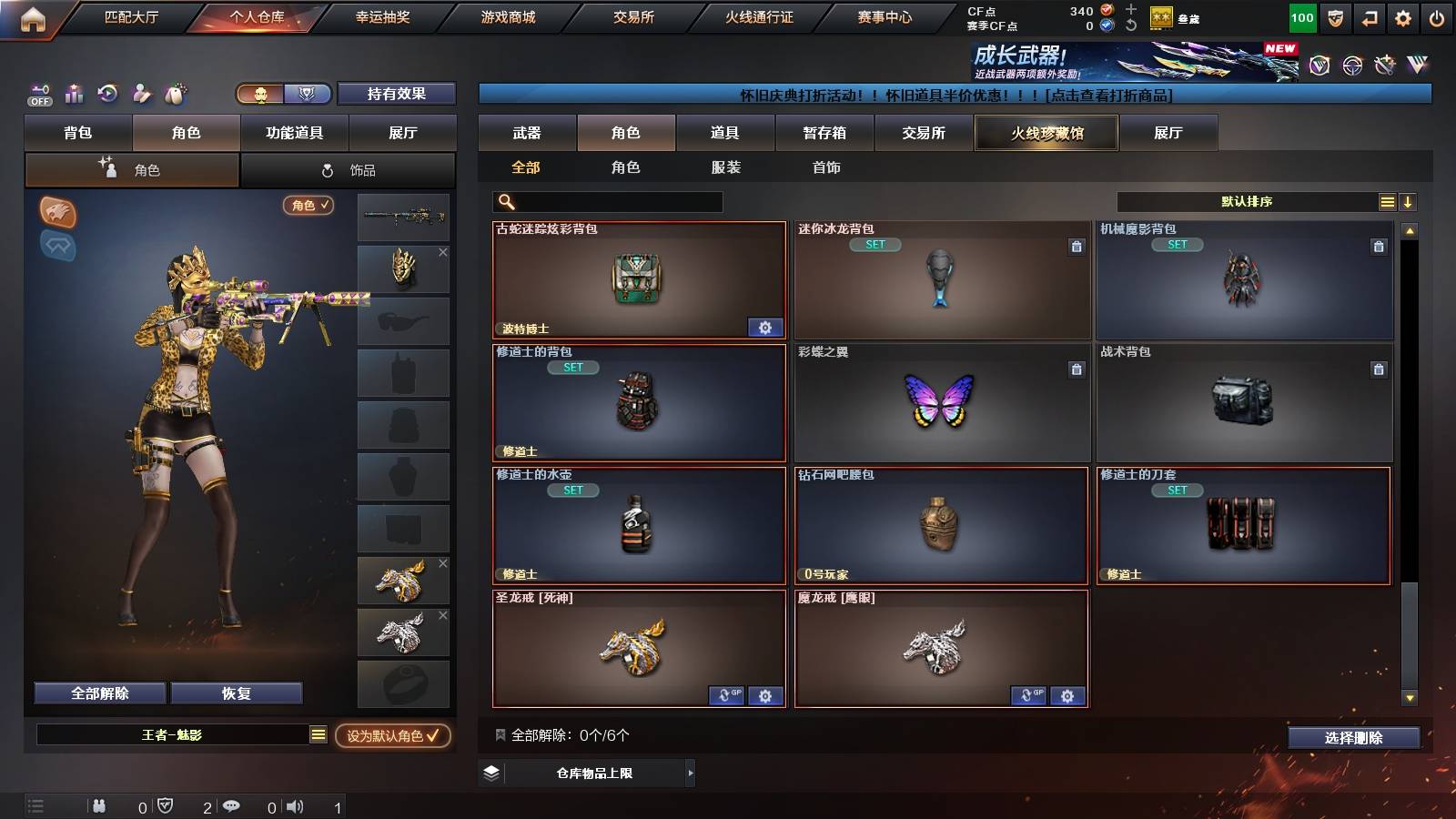Open the list menu beside the 王者-魅影 name field
The image size is (1456, 819).
tap(317, 734)
